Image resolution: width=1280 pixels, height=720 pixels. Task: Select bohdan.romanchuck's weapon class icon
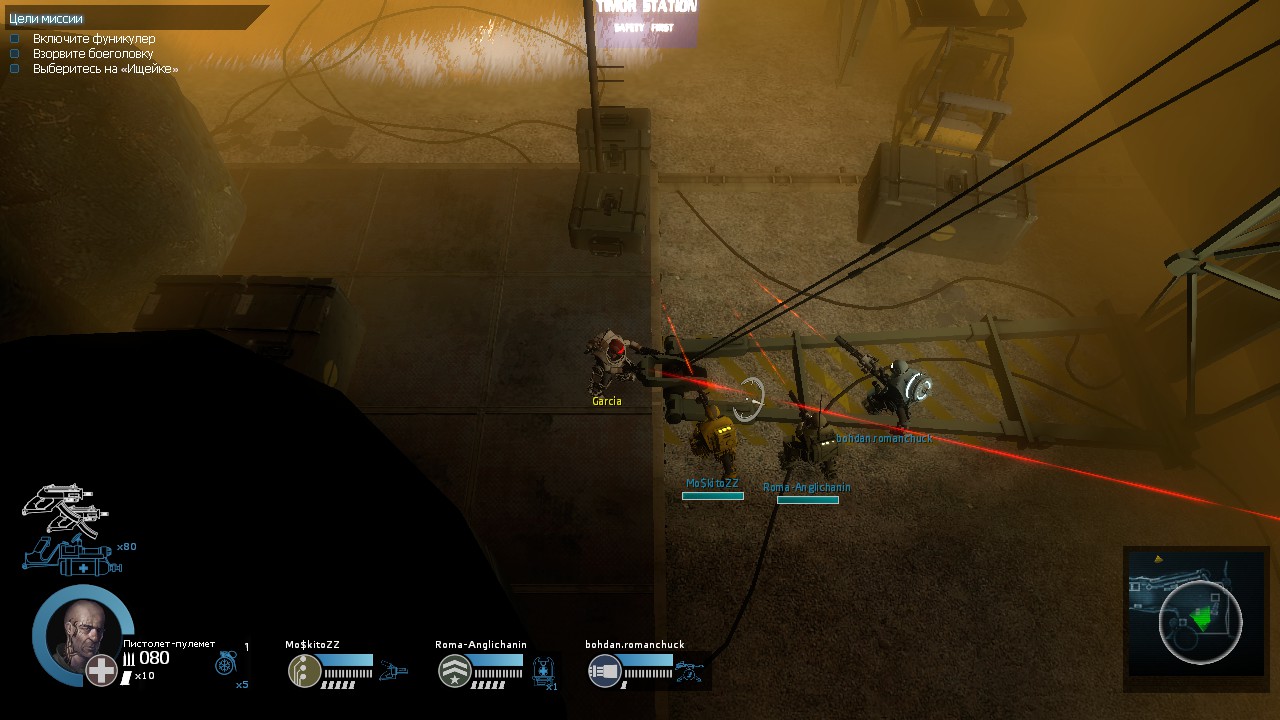pos(604,669)
